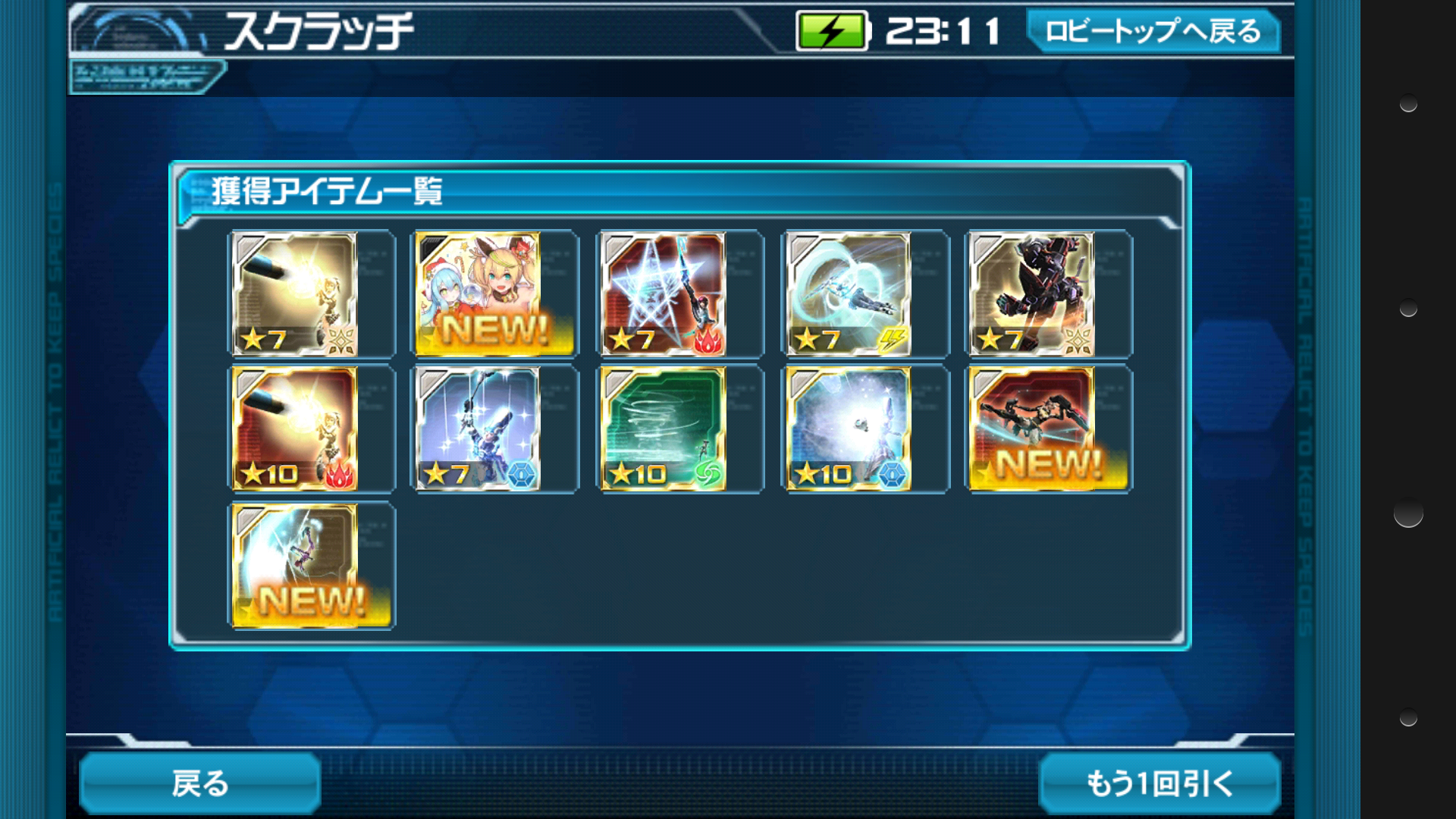Draw again with もう1回引く
The image size is (1456, 819).
click(x=1159, y=783)
